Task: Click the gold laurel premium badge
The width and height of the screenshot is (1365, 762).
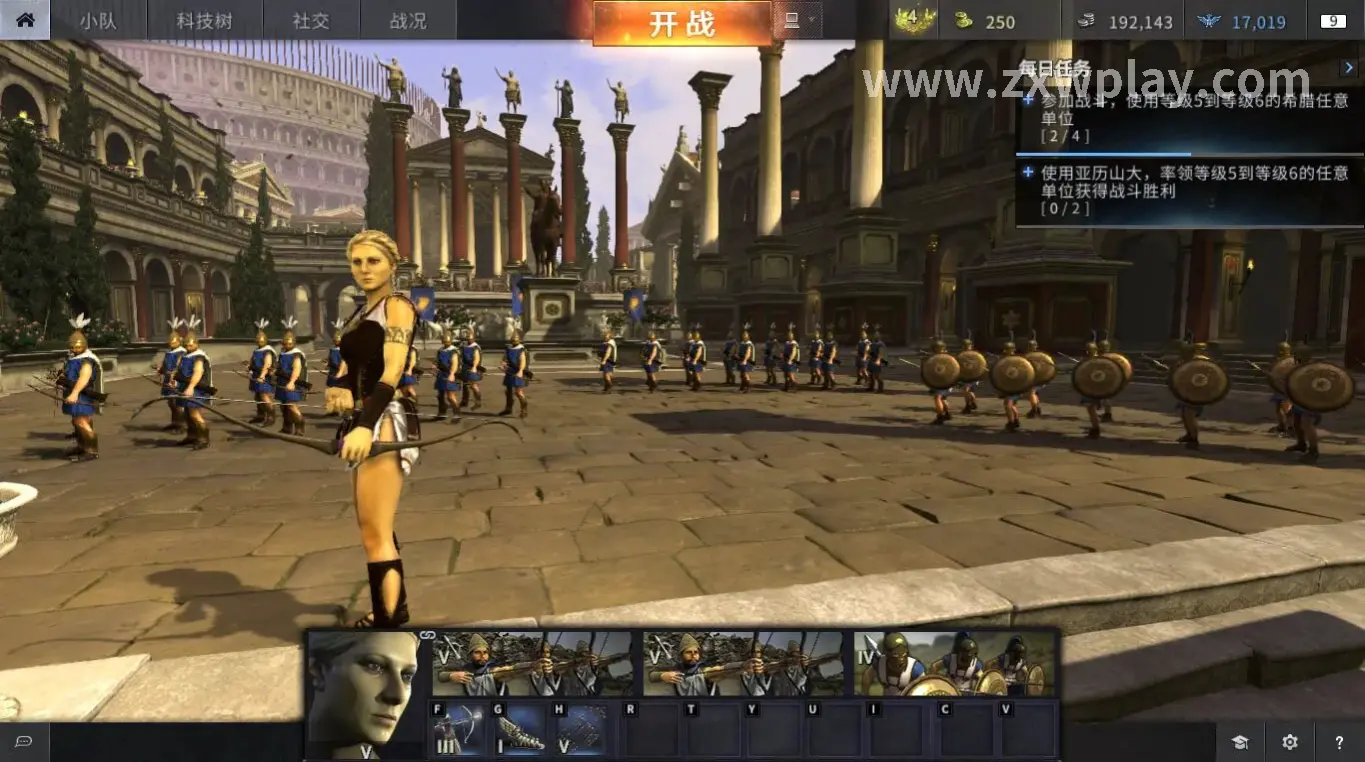Action: pyautogui.click(x=914, y=20)
